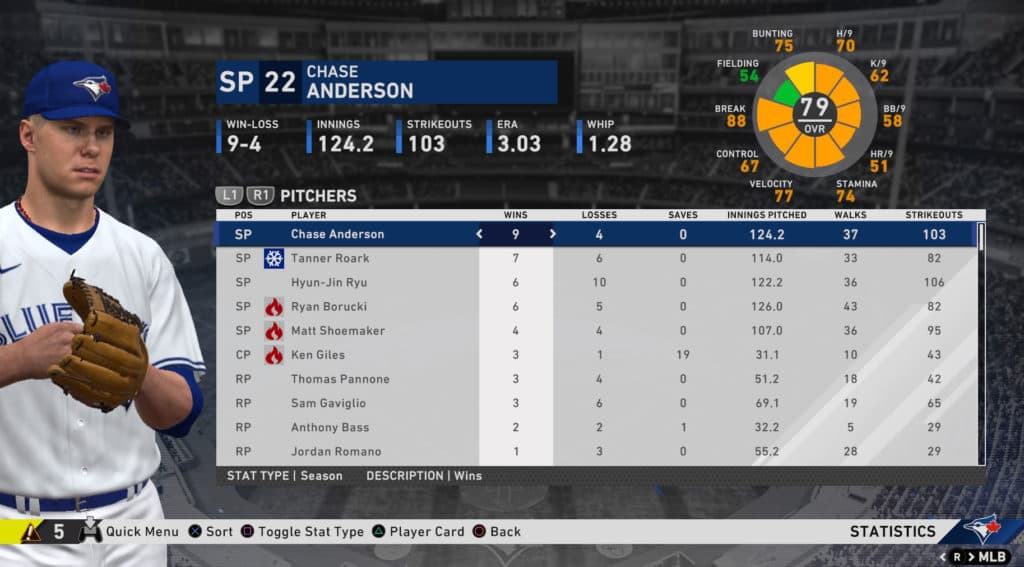Pick Ryan Borucki from the list
The image size is (1024, 567).
[x=327, y=306]
